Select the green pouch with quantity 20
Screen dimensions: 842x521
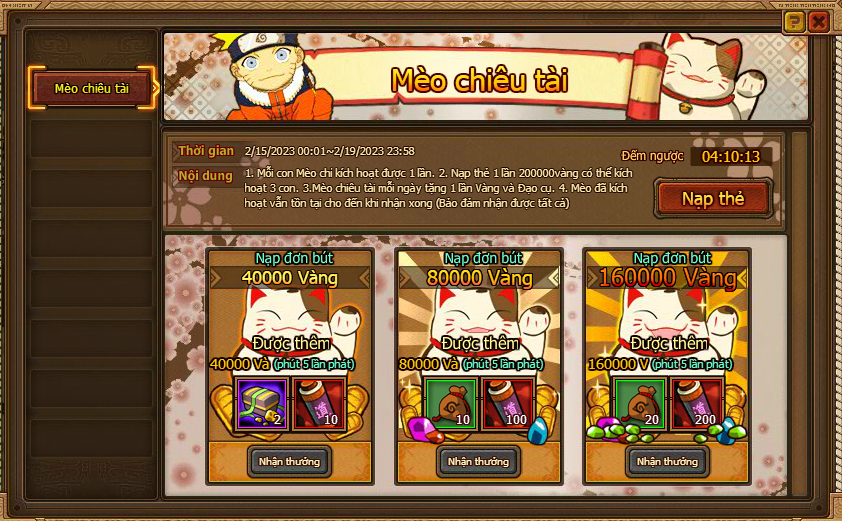click(x=640, y=402)
